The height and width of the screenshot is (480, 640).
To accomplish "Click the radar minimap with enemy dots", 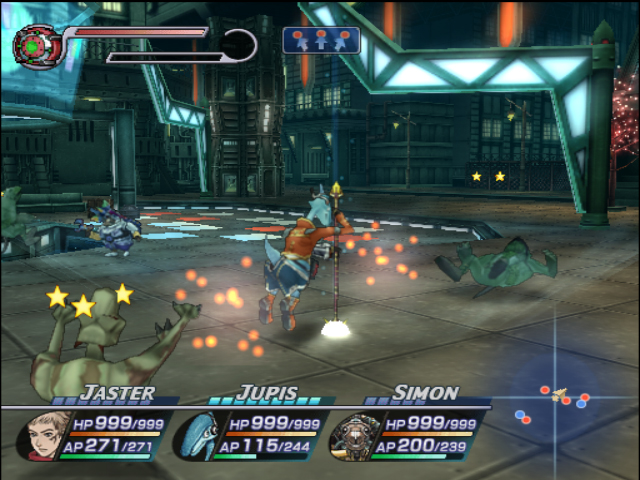I will point(555,400).
